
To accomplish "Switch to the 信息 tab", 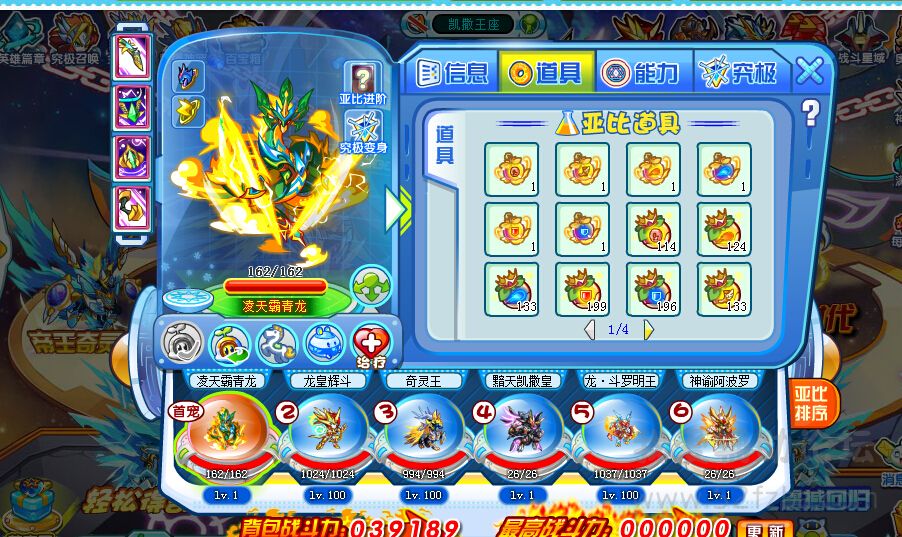I will point(452,71).
